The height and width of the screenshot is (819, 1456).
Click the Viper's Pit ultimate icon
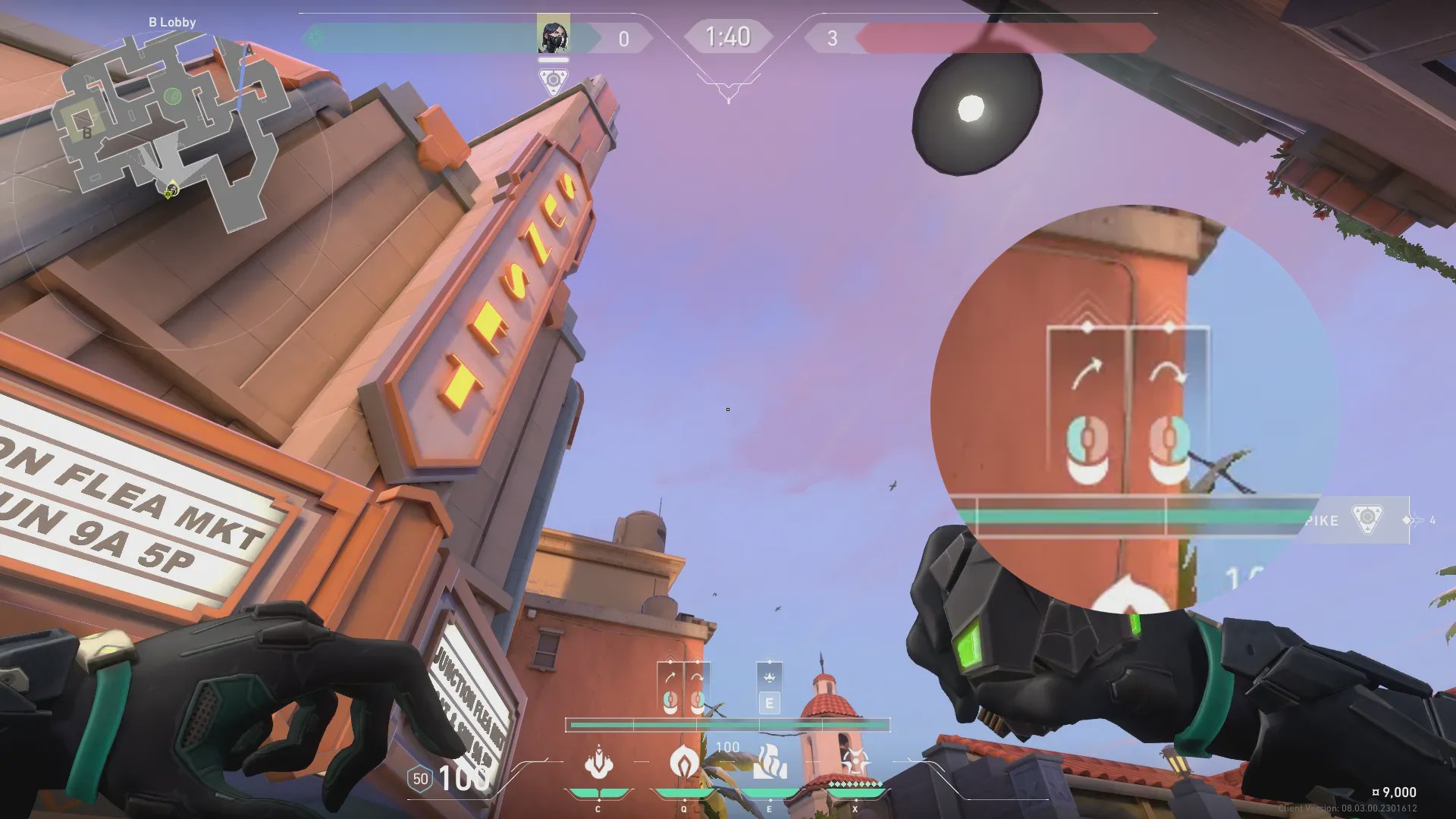click(x=855, y=761)
